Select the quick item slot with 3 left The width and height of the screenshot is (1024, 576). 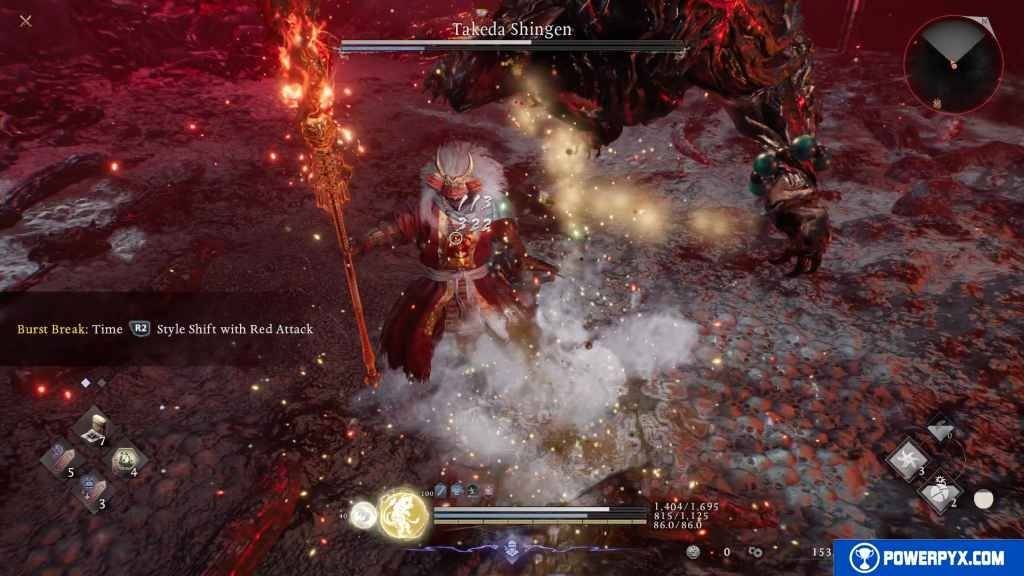point(91,490)
